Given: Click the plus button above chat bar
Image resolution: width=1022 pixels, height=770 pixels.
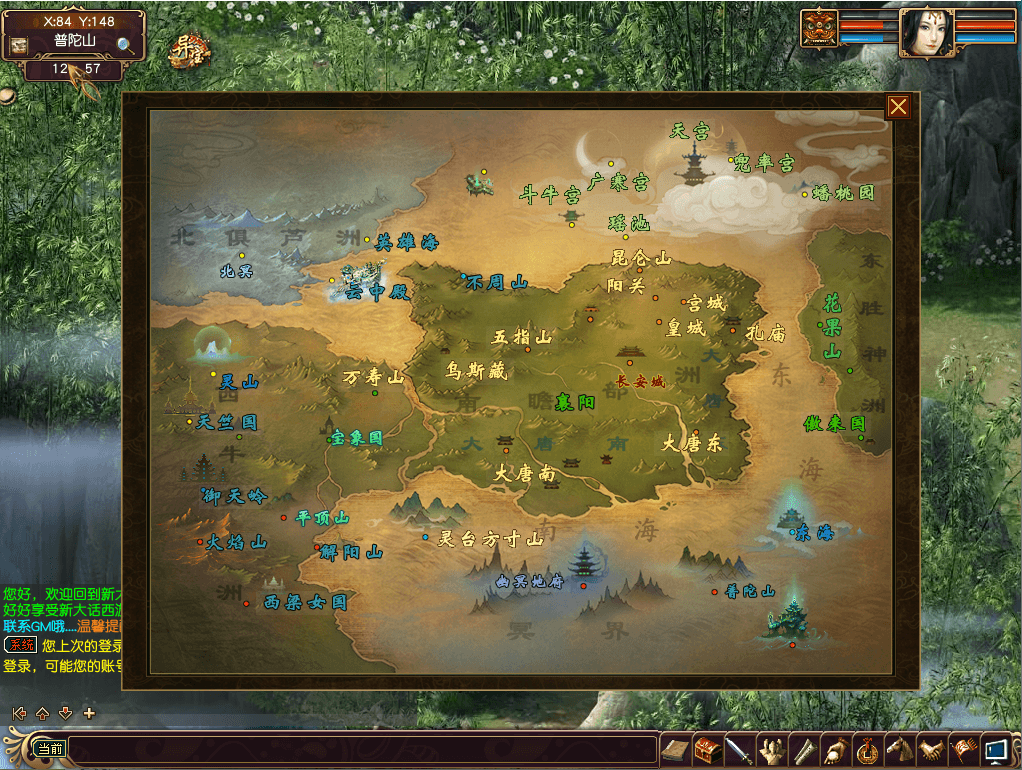Looking at the screenshot, I should point(89,713).
